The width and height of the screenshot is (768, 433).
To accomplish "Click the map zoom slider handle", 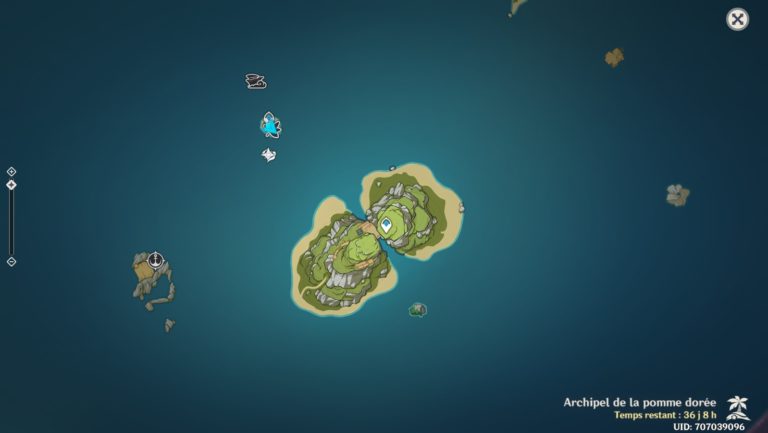I will [11, 185].
